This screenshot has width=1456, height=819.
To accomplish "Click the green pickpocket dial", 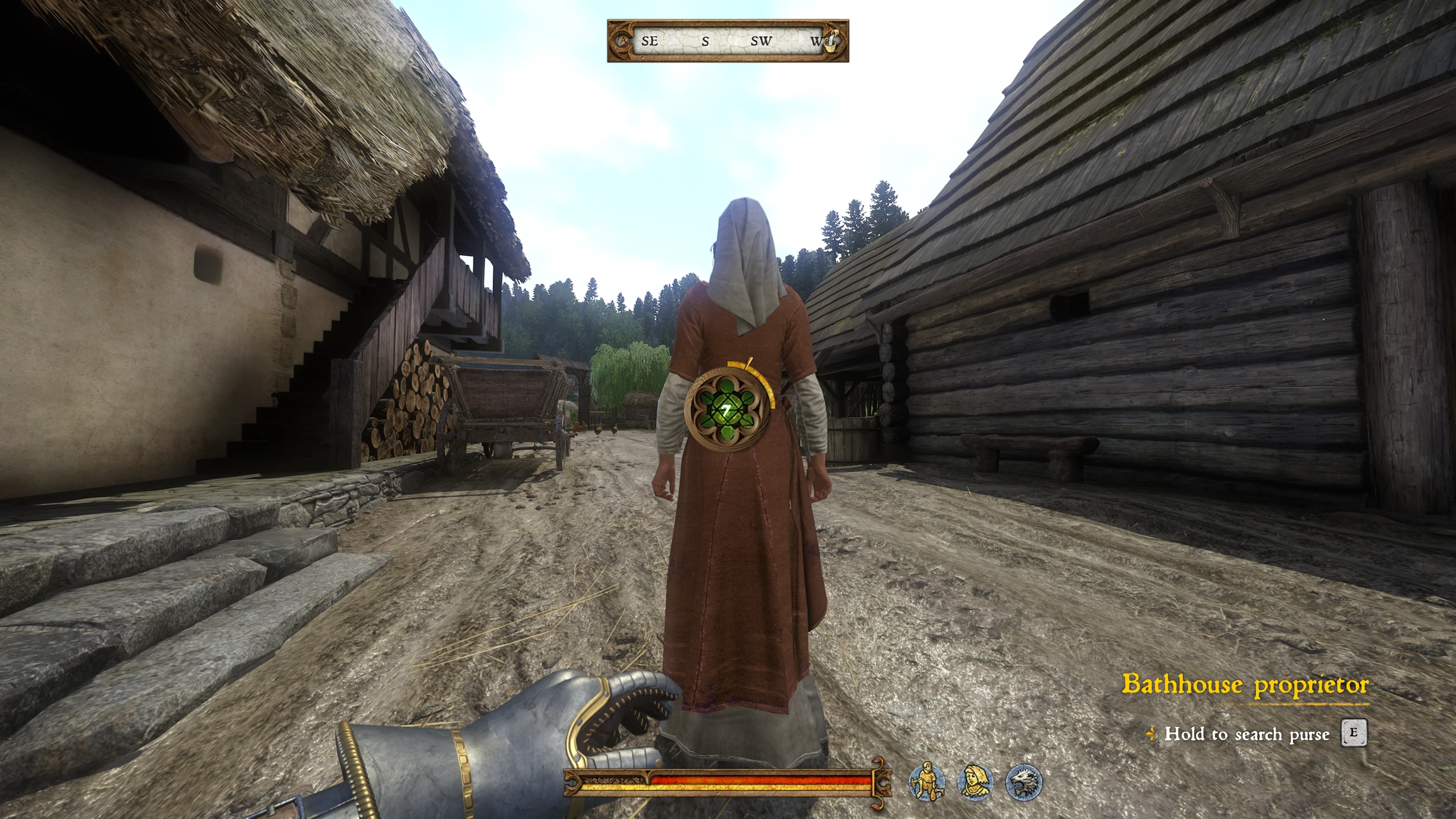I will (727, 409).
